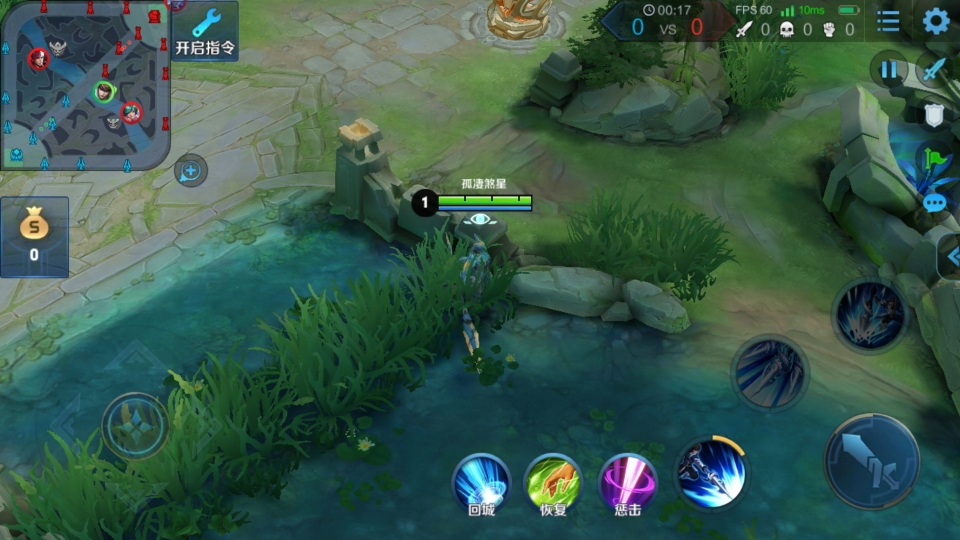The width and height of the screenshot is (960, 540).
Task: Open the gold coin shop
Action: (x=34, y=236)
